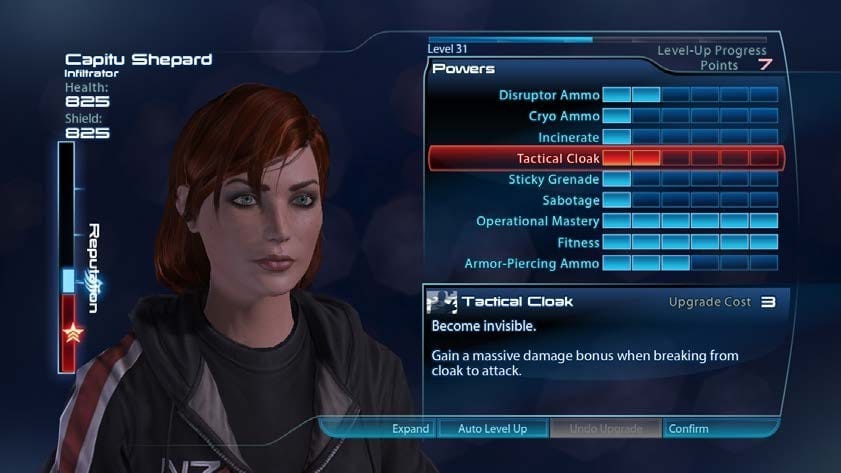Use Auto Level Up

coord(492,429)
